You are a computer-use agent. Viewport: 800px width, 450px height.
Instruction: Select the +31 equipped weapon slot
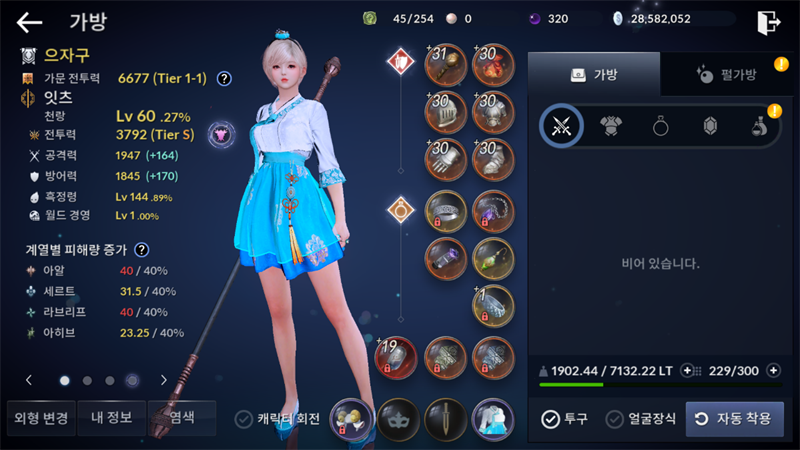tap(445, 63)
